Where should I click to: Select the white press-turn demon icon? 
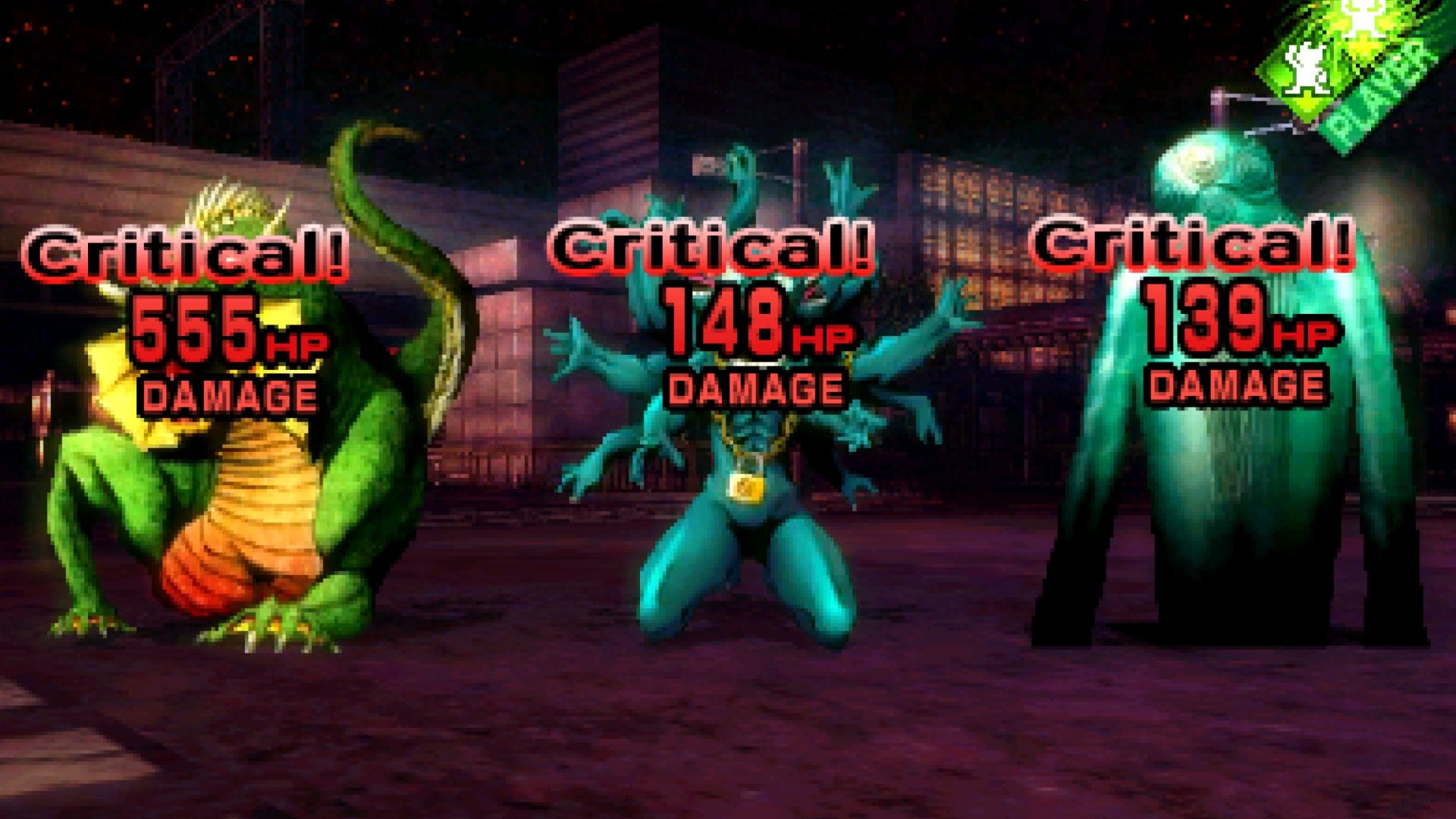(x=1306, y=68)
